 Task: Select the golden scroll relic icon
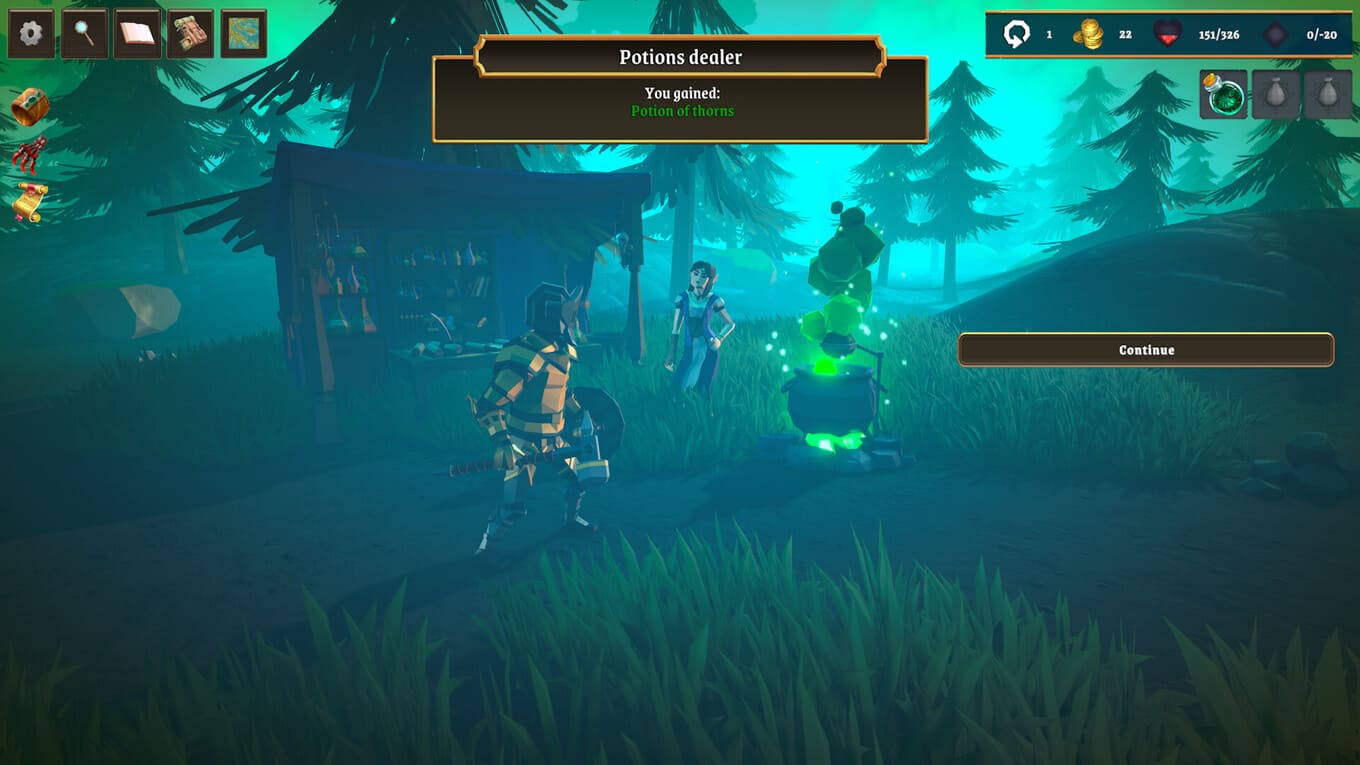[29, 202]
